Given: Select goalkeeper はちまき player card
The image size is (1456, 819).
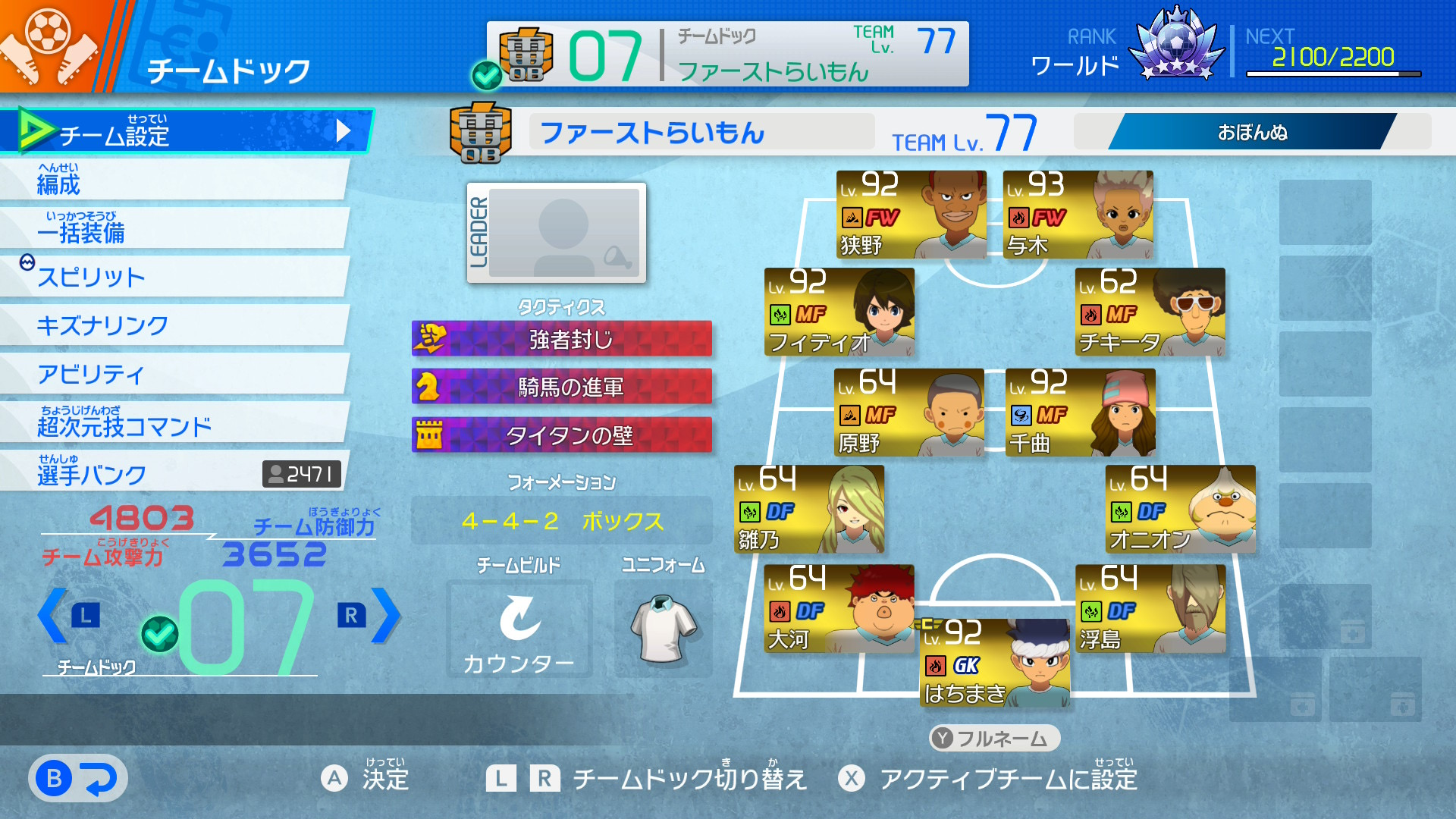Looking at the screenshot, I should click(994, 663).
